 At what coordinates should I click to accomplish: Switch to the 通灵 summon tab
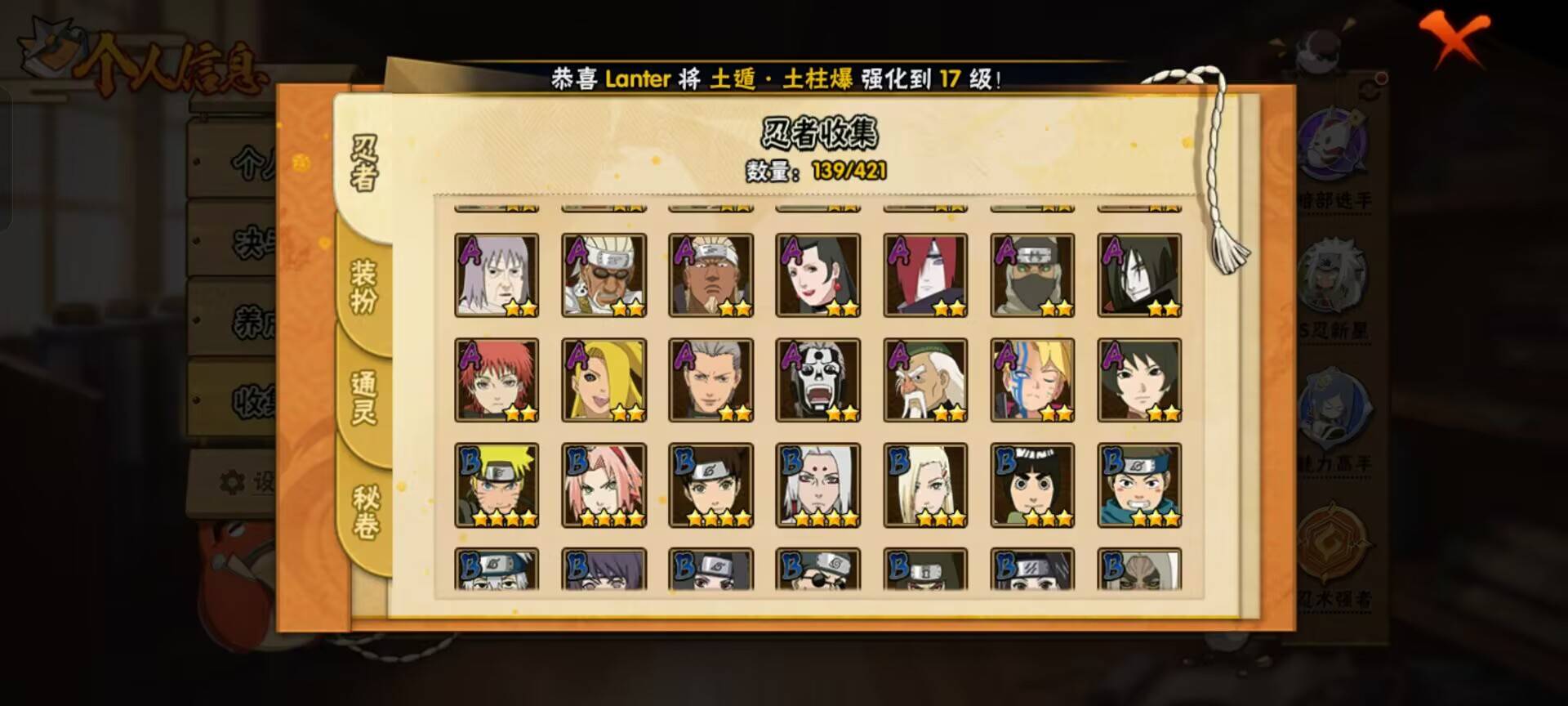pyautogui.click(x=364, y=398)
